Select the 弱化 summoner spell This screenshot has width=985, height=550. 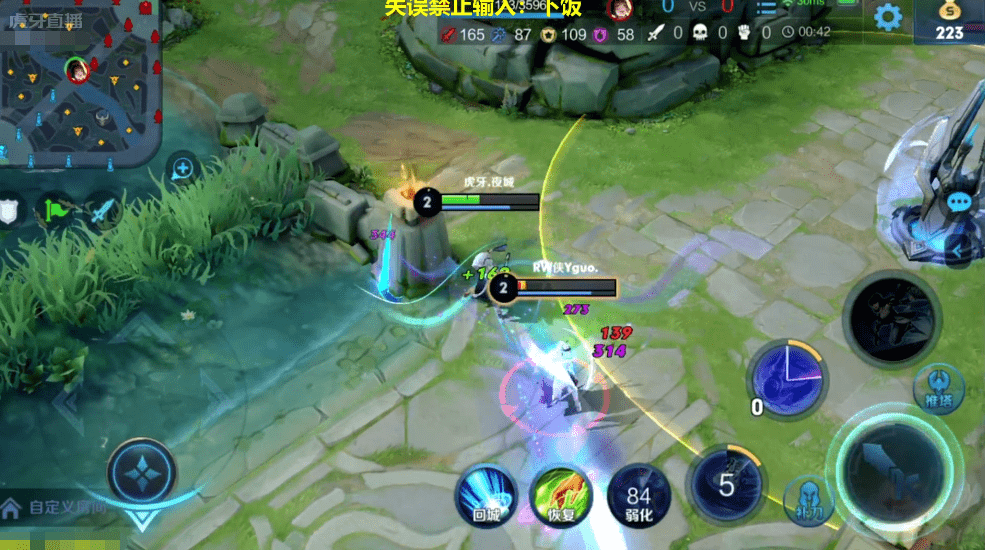pyautogui.click(x=639, y=495)
